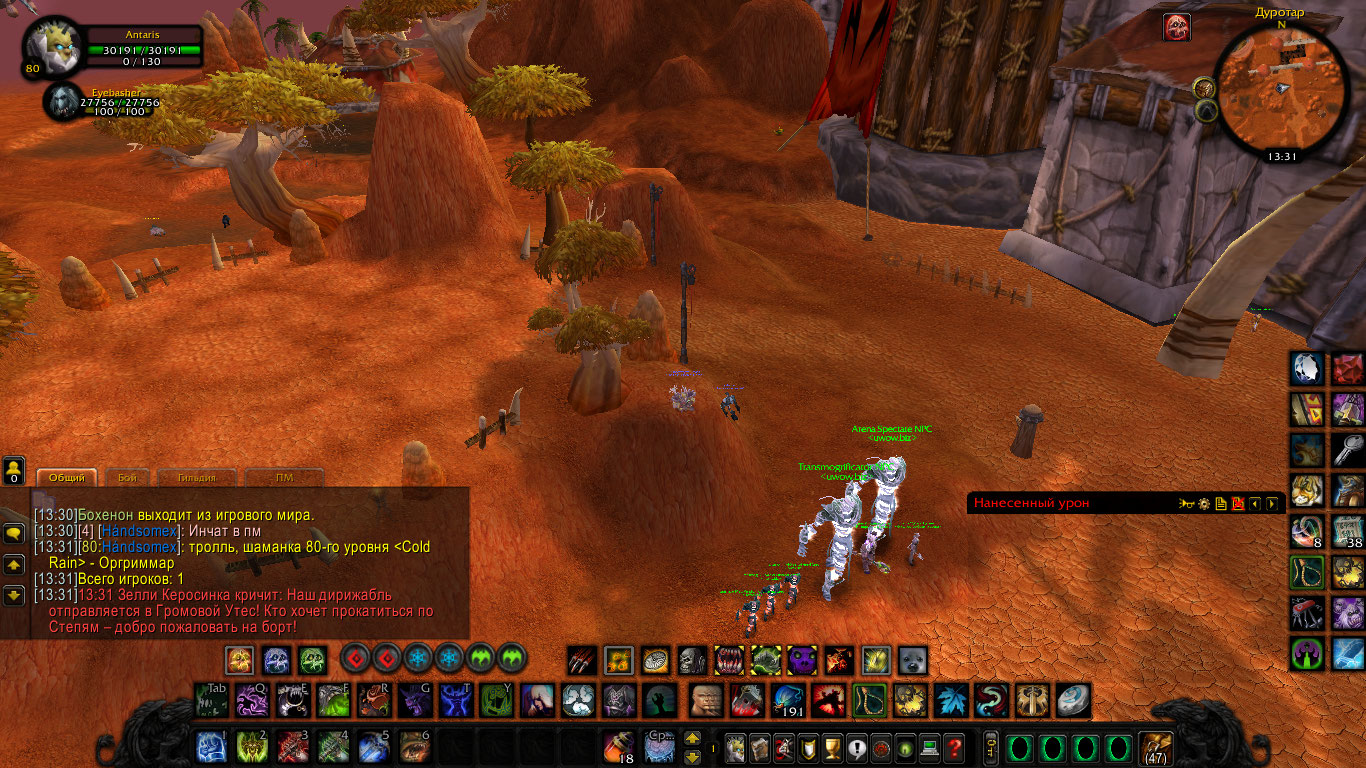The width and height of the screenshot is (1366, 768).
Task: Open the chat menu speech bubble button
Action: coord(14,534)
